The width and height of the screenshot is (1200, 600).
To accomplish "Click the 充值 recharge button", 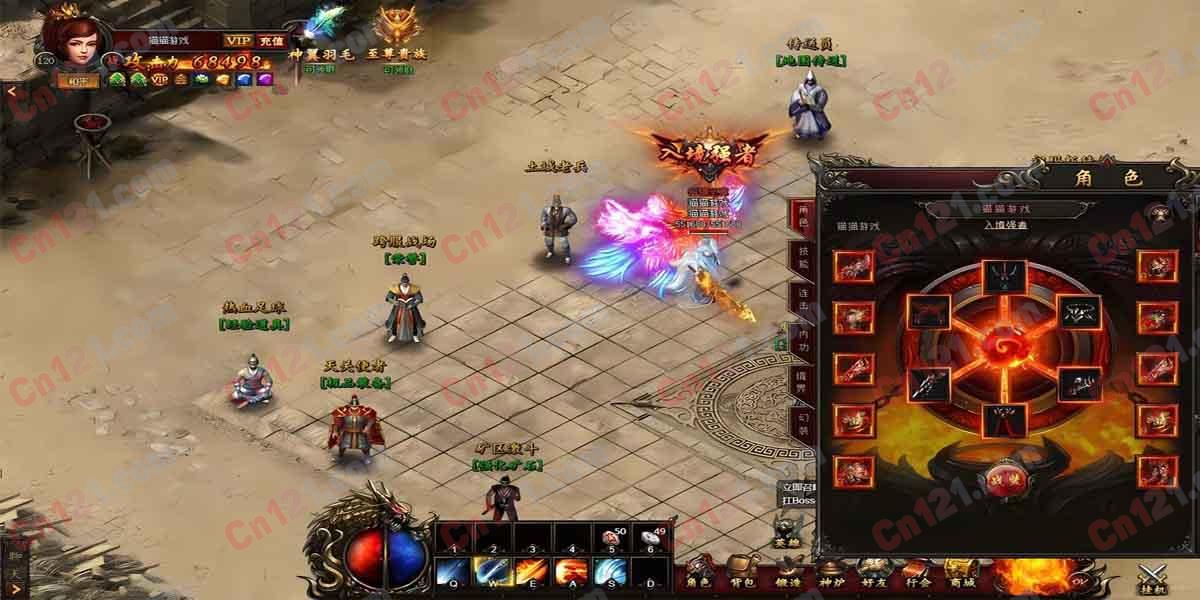I will (271, 40).
